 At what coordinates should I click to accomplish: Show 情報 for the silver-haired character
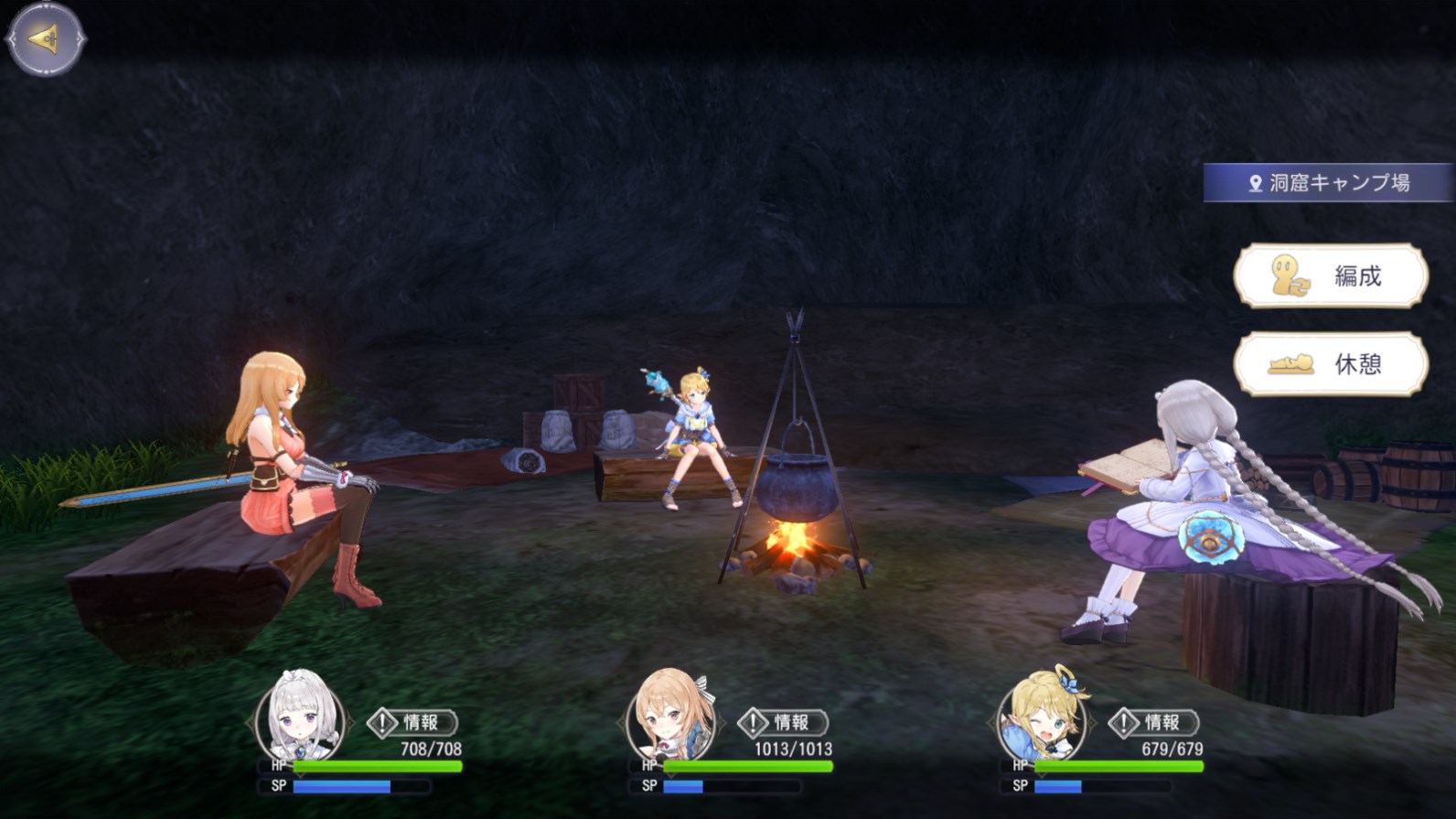412,723
